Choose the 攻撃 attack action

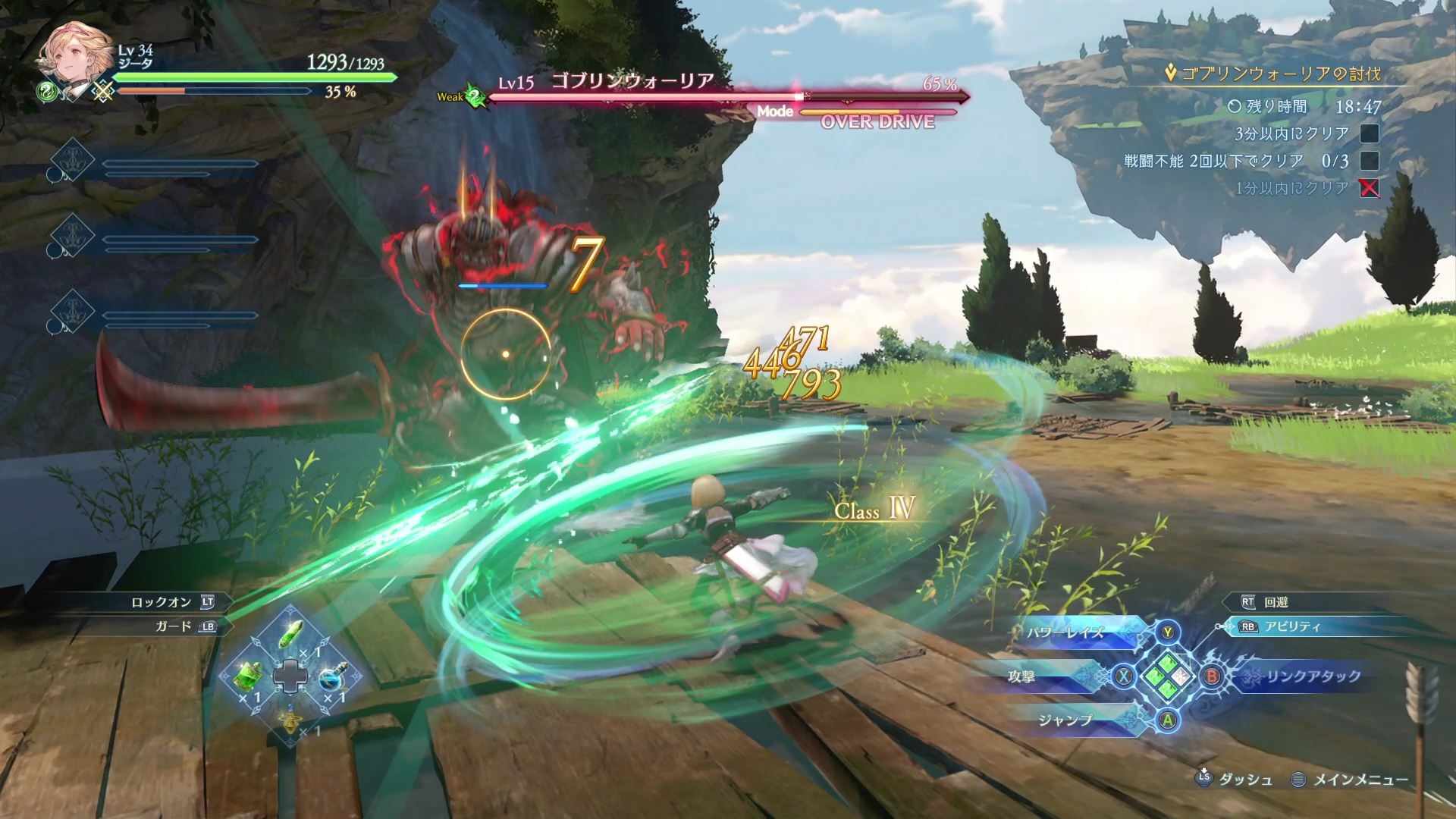tap(1022, 676)
